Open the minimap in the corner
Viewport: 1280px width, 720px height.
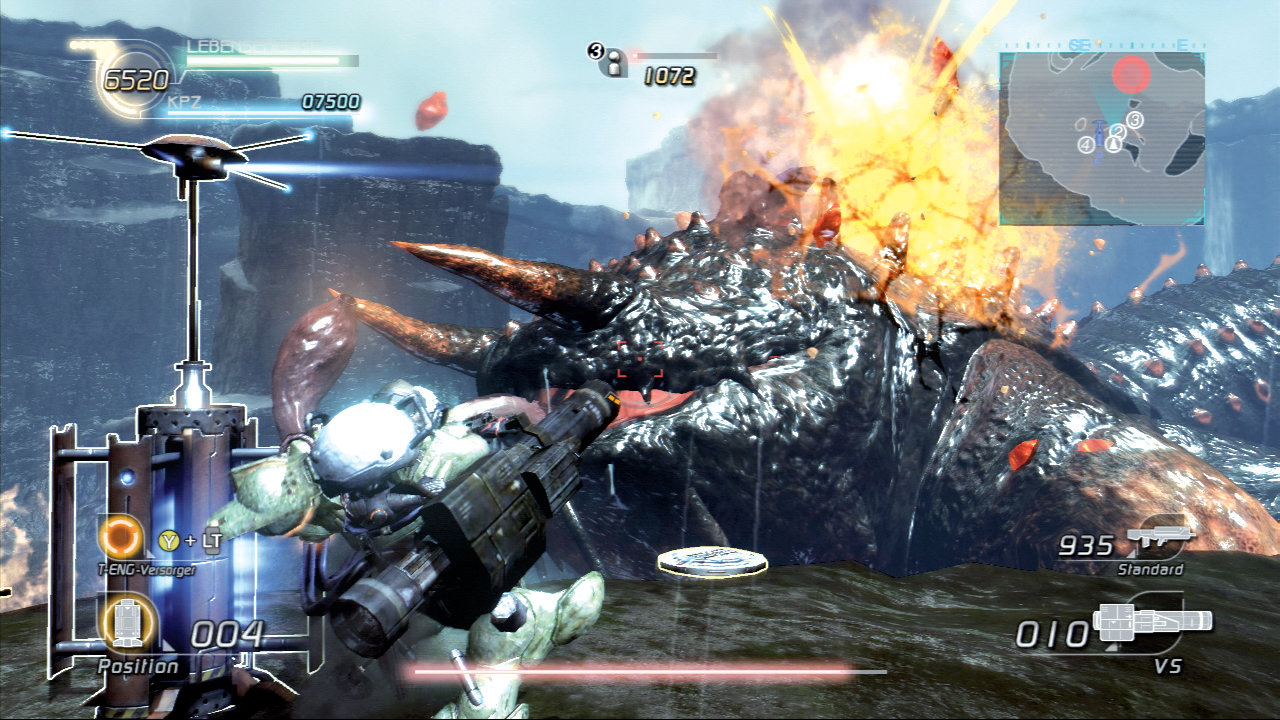pos(1102,138)
